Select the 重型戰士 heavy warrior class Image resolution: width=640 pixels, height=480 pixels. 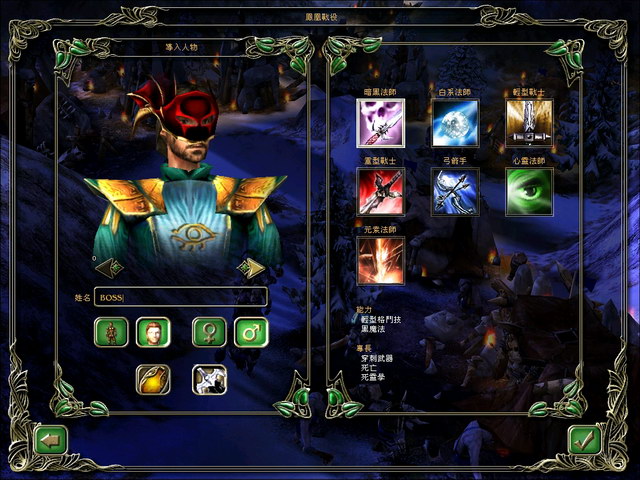click(x=381, y=191)
